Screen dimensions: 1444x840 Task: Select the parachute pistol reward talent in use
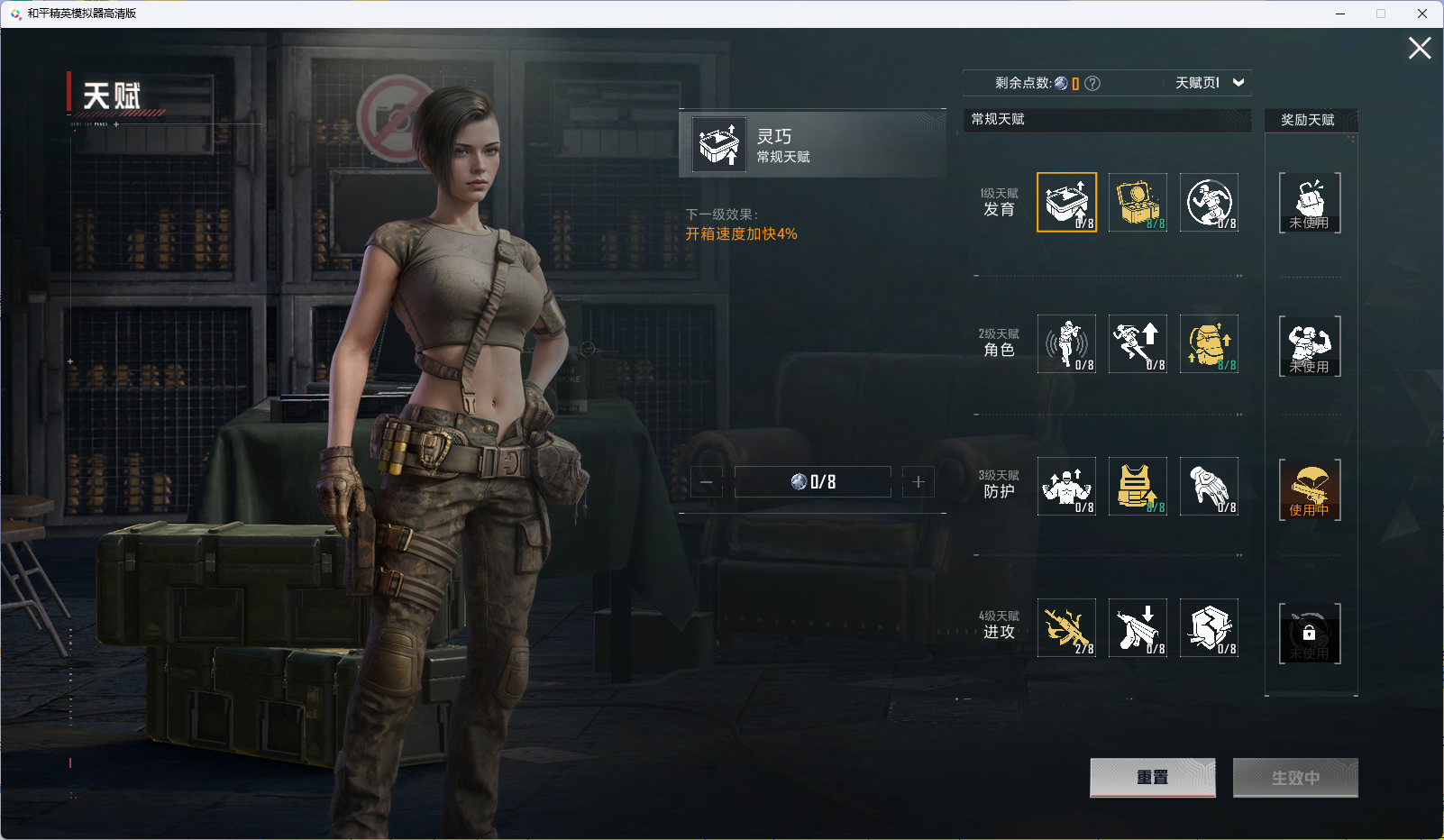tap(1310, 489)
